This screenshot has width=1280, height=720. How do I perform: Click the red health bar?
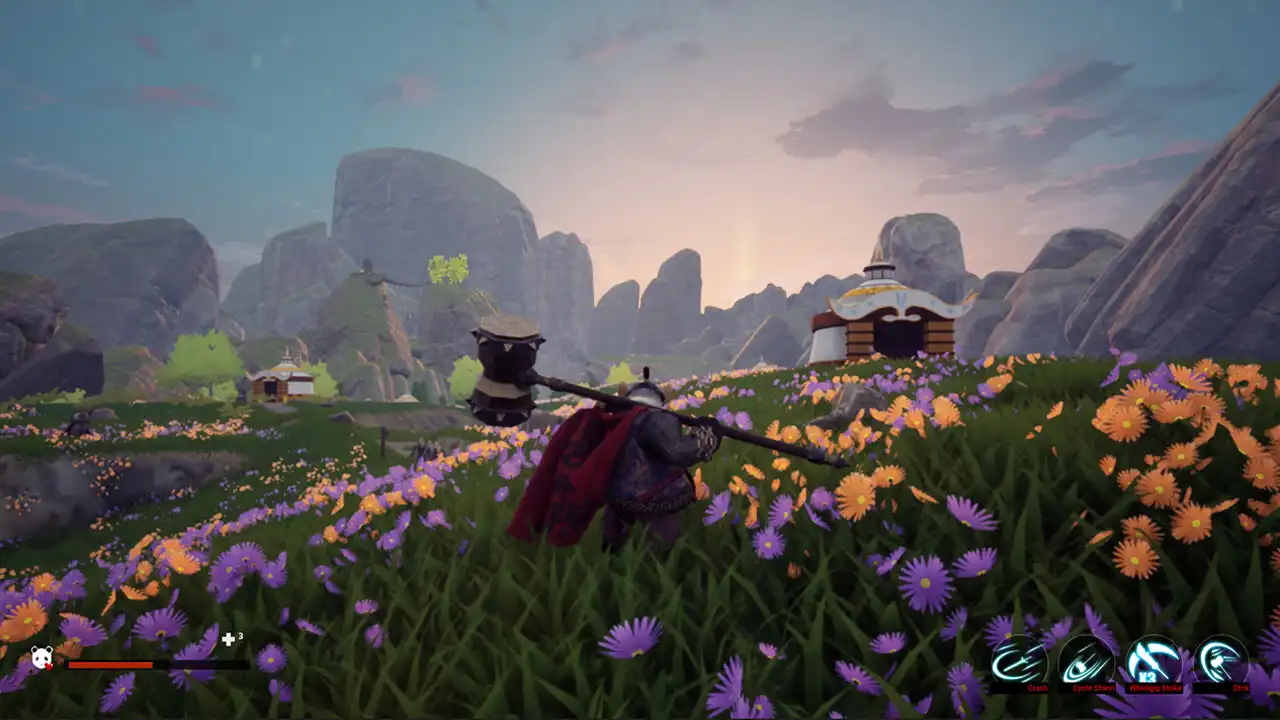[110, 665]
